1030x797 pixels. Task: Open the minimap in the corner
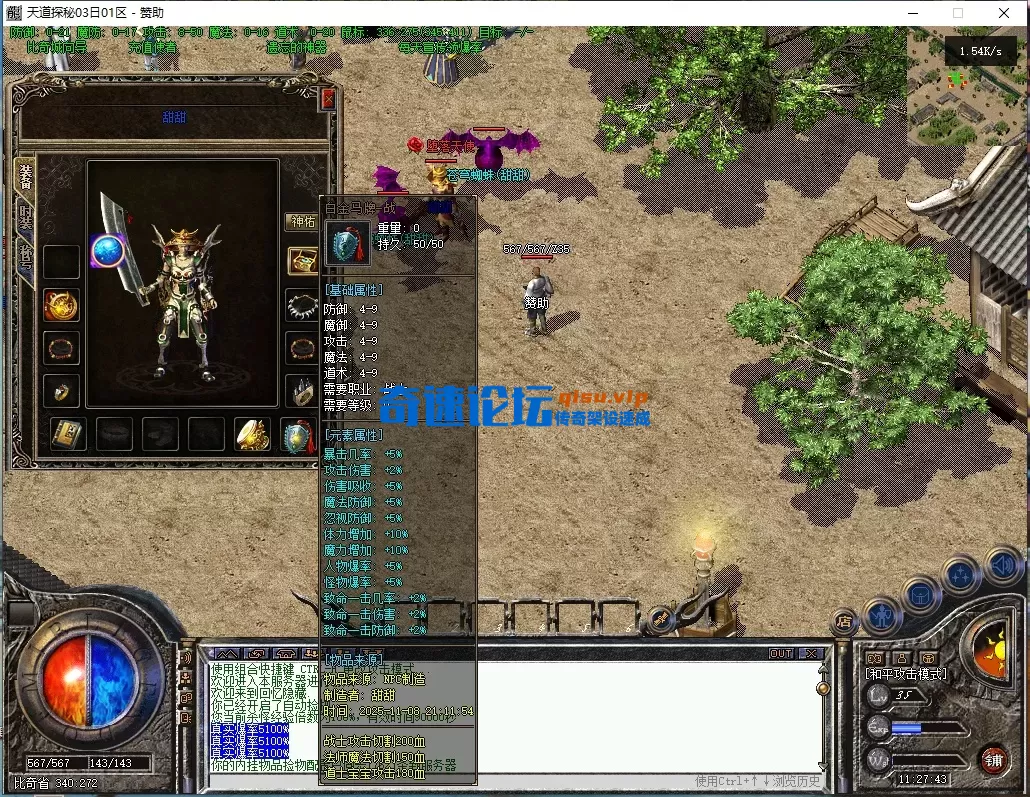click(x=967, y=87)
